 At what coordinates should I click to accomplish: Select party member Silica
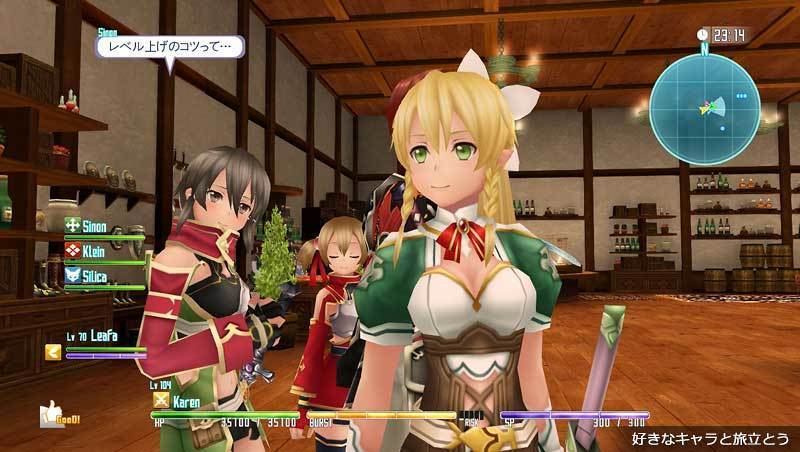(94, 273)
